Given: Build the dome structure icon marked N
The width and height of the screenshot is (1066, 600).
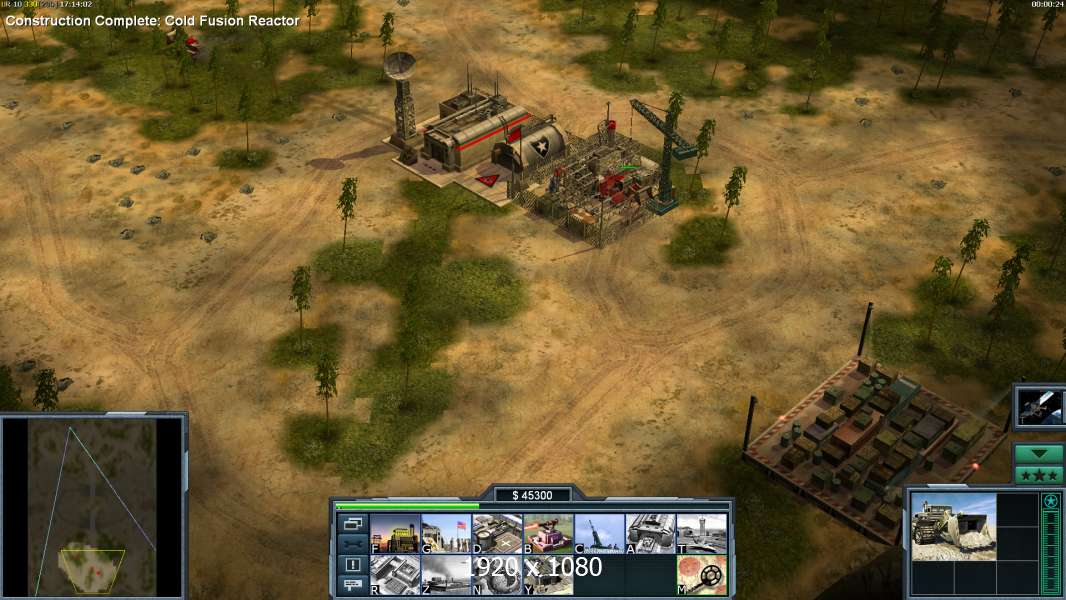Looking at the screenshot, I should [497, 575].
